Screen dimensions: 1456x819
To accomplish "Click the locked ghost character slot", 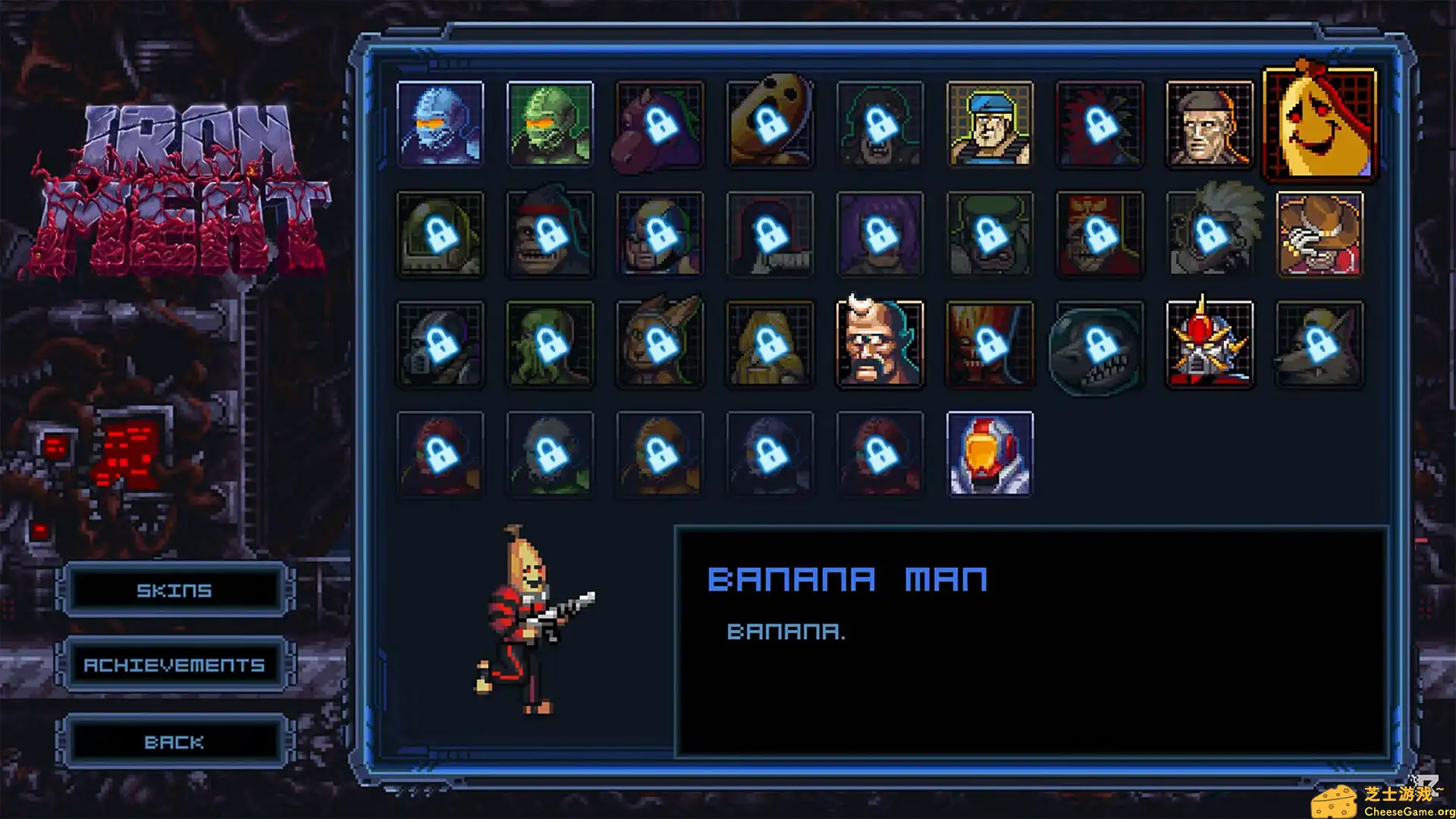I will point(770,125).
